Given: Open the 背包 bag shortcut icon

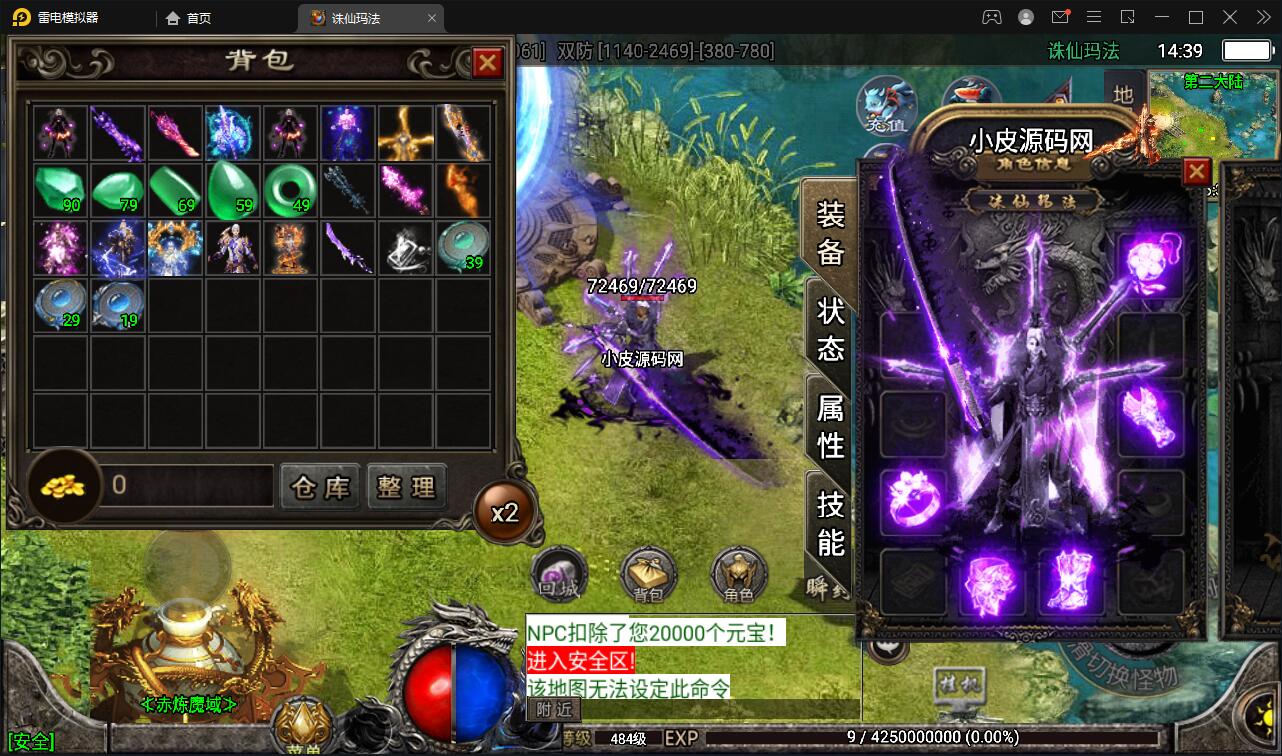Looking at the screenshot, I should [x=648, y=575].
